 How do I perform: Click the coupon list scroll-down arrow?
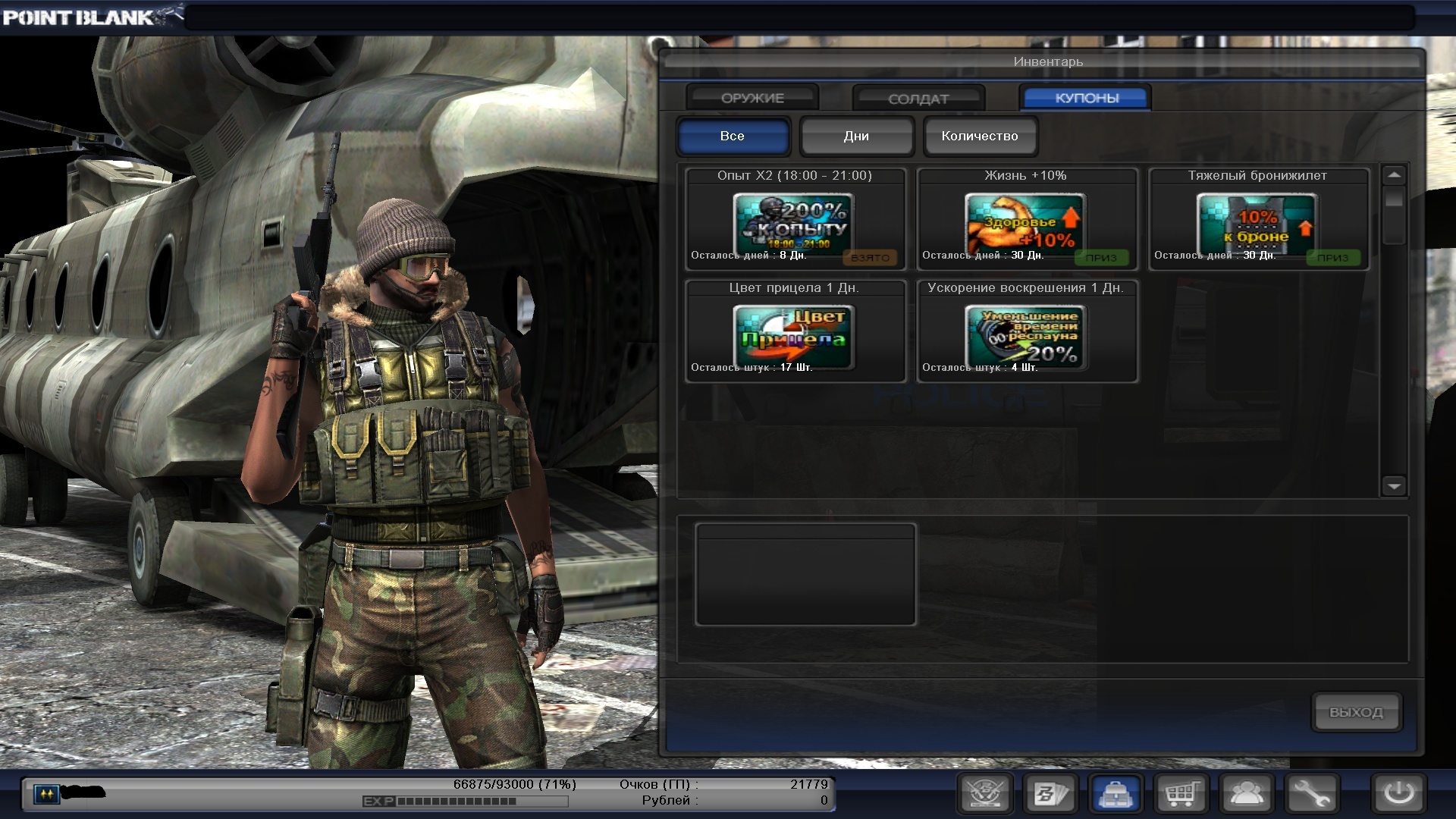click(1394, 485)
